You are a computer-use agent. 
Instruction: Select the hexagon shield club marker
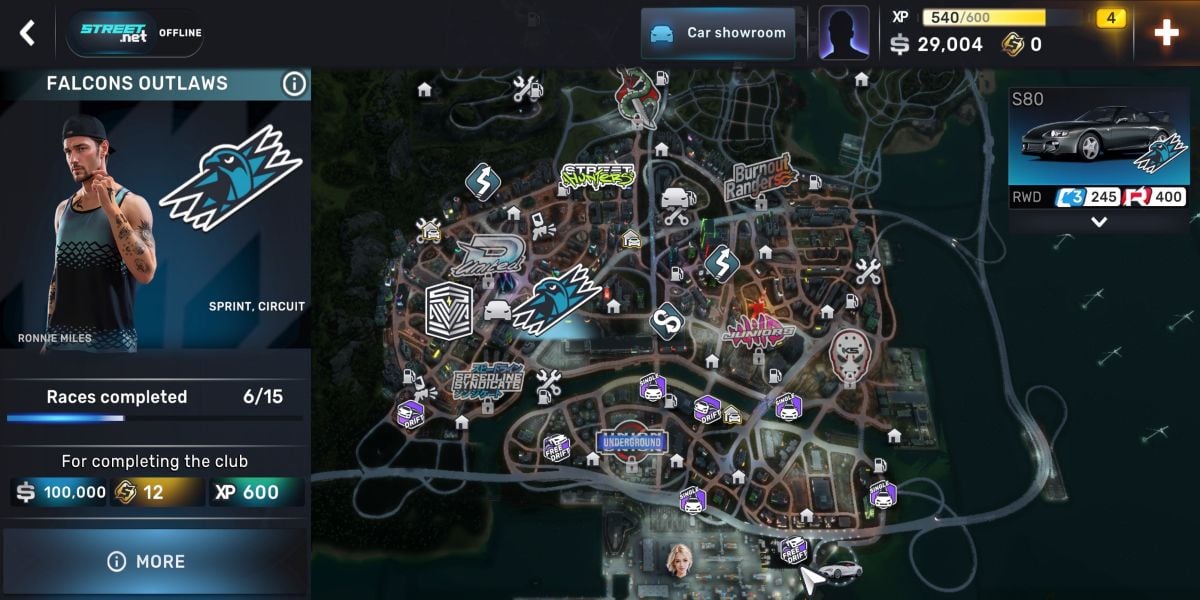tap(448, 310)
